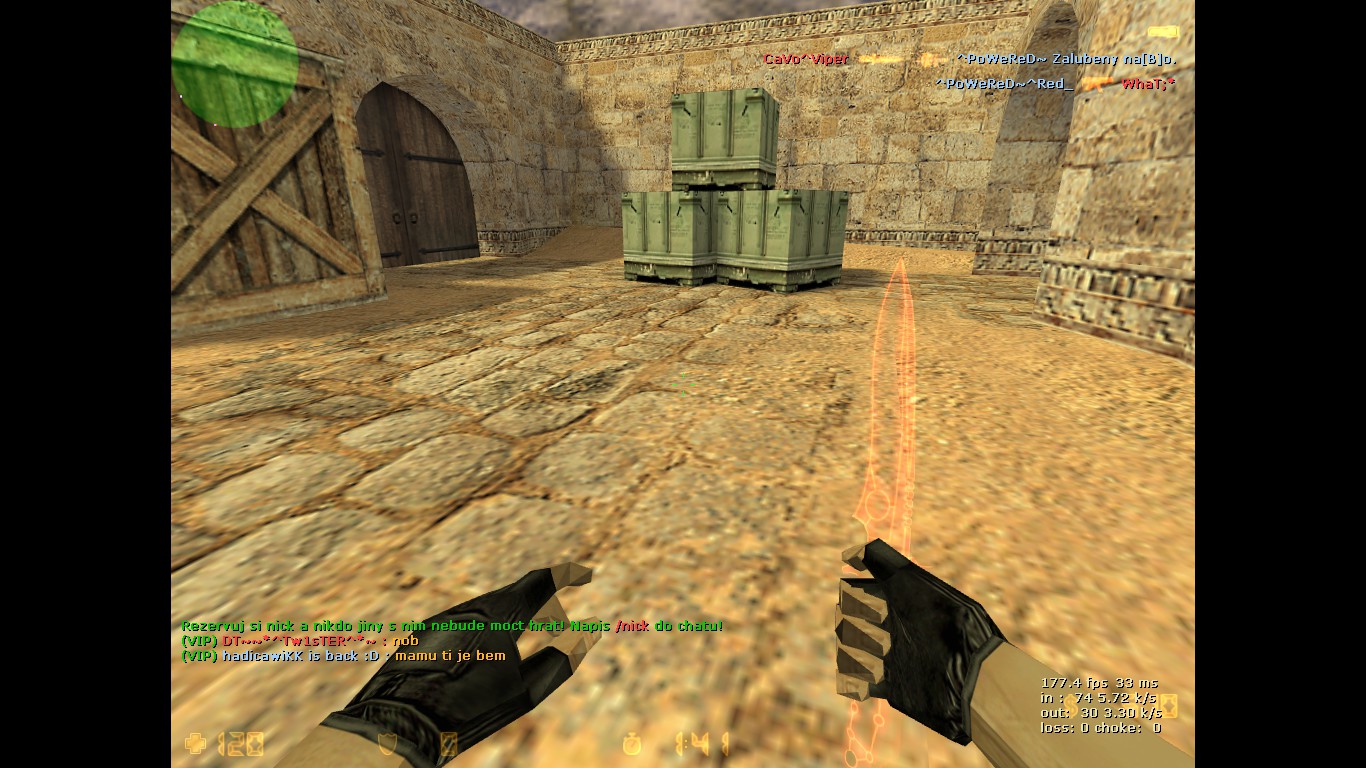Image resolution: width=1366 pixels, height=768 pixels.
Task: Select the CaVo^Viper kill feed entry
Action: tap(806, 59)
